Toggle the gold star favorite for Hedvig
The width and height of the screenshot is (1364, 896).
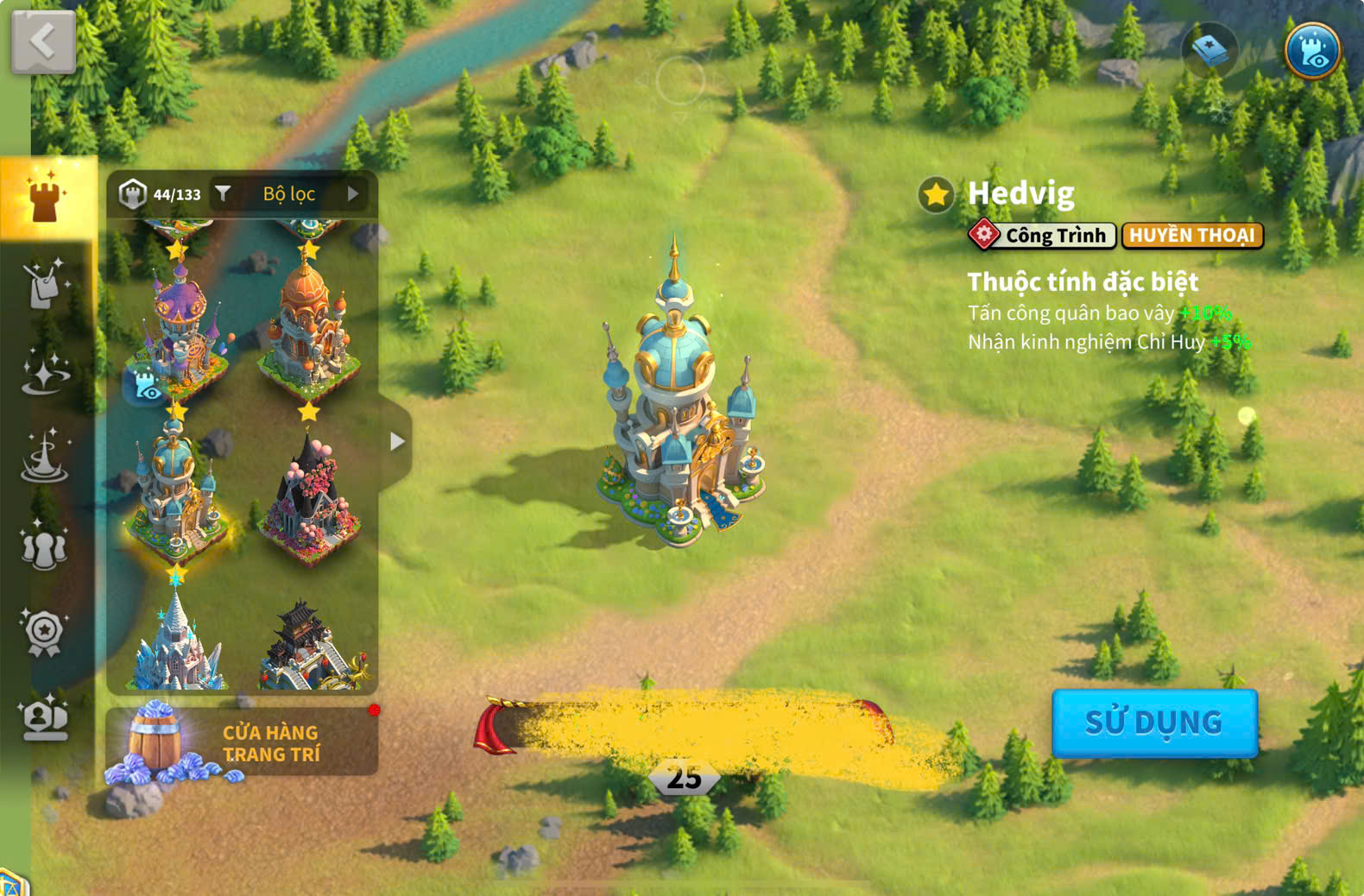click(936, 195)
